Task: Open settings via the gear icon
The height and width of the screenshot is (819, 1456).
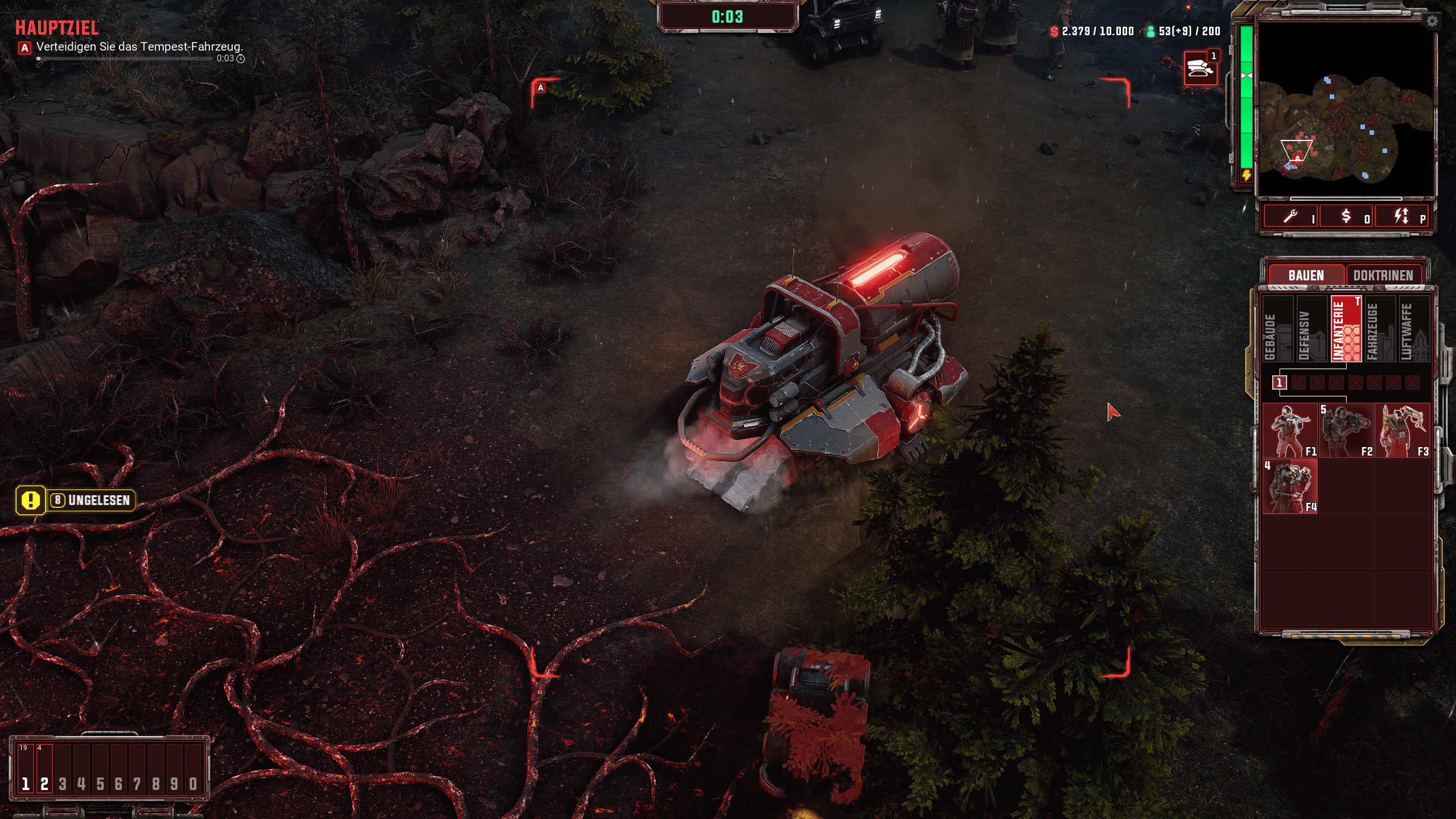Action: tap(1432, 22)
